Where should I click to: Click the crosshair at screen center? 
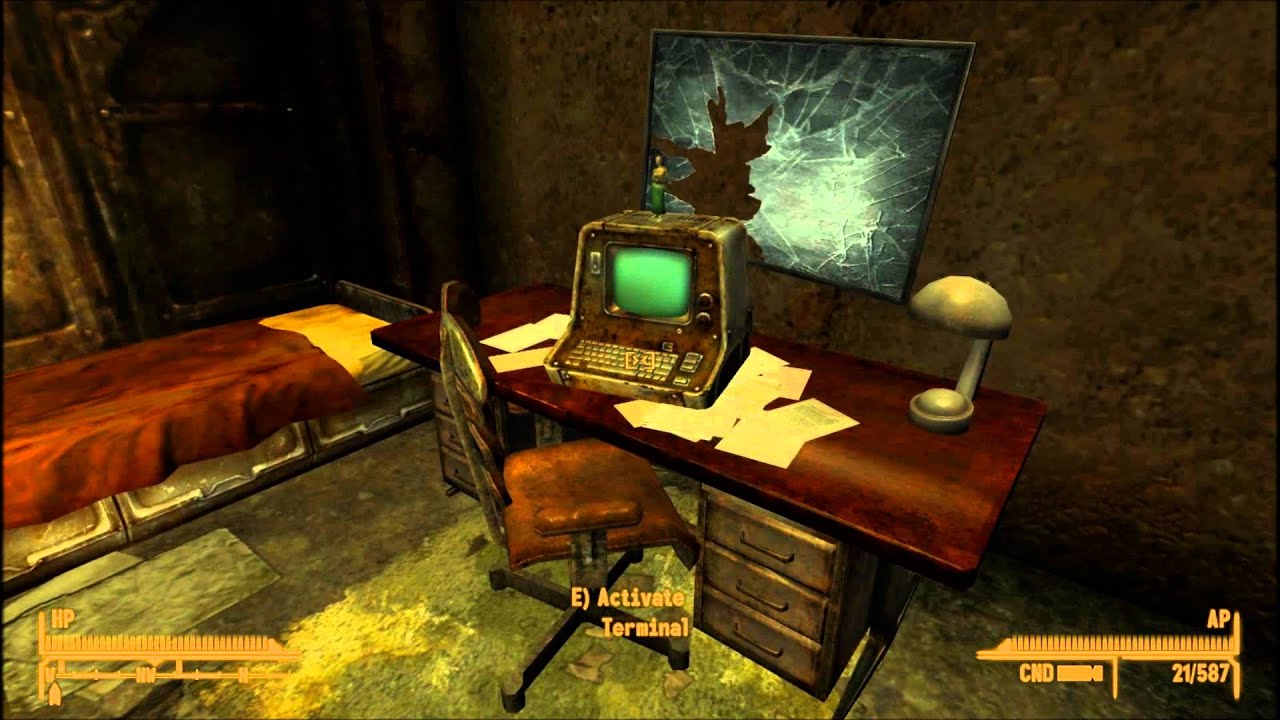coord(640,360)
